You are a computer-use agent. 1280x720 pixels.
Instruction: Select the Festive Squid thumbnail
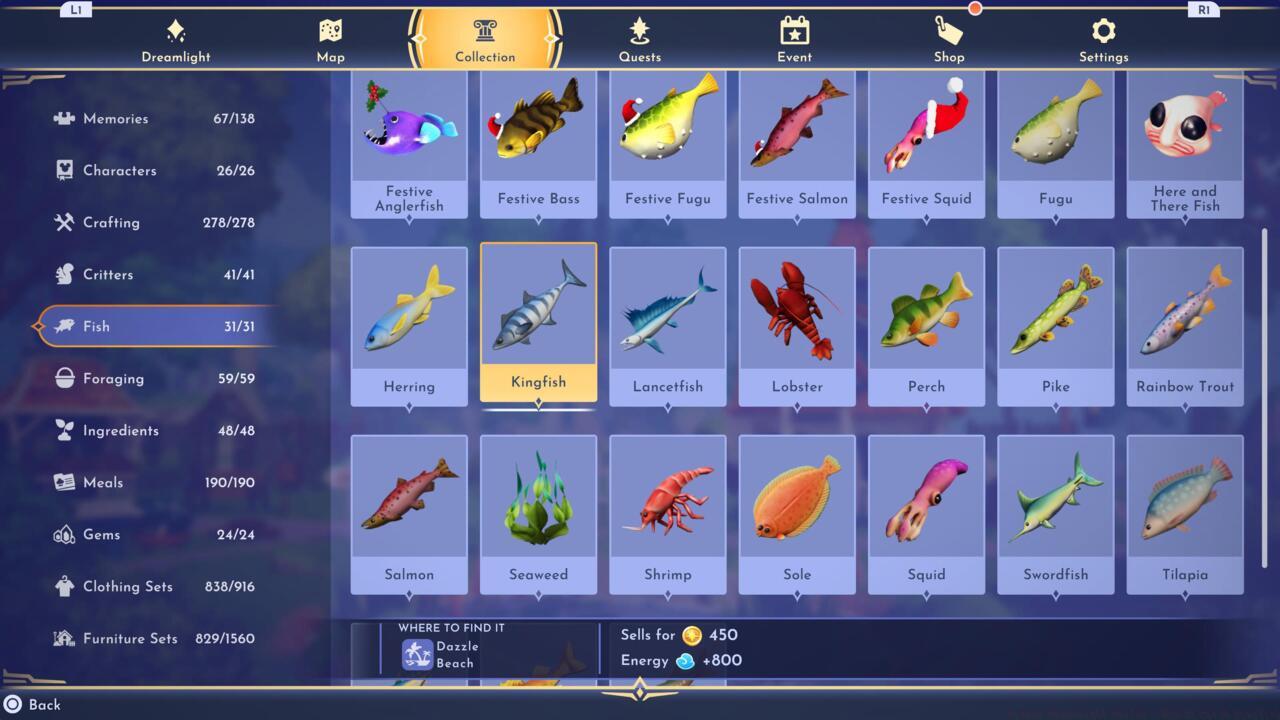(926, 130)
